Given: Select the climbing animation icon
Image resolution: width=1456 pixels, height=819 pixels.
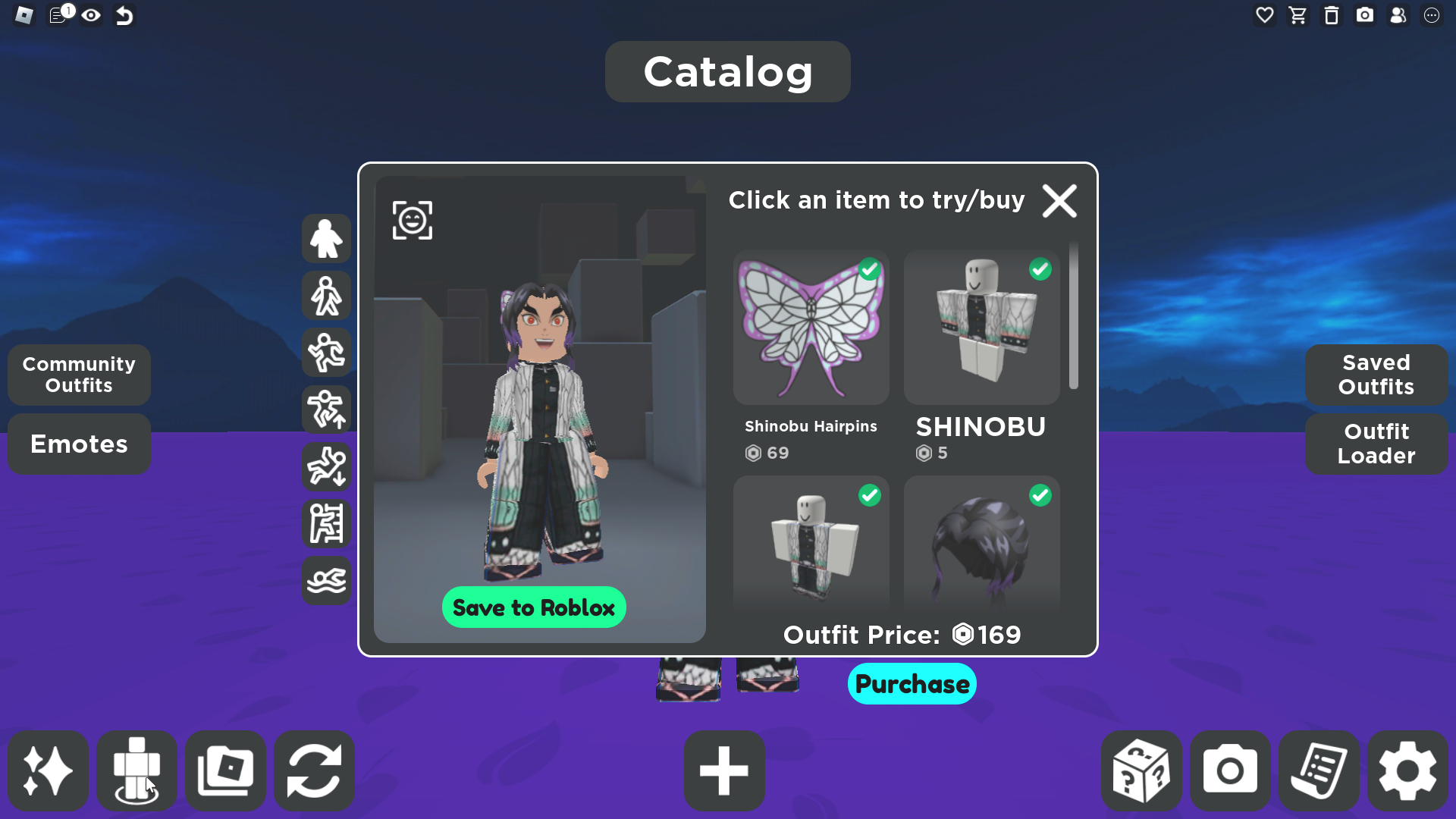Looking at the screenshot, I should (326, 524).
